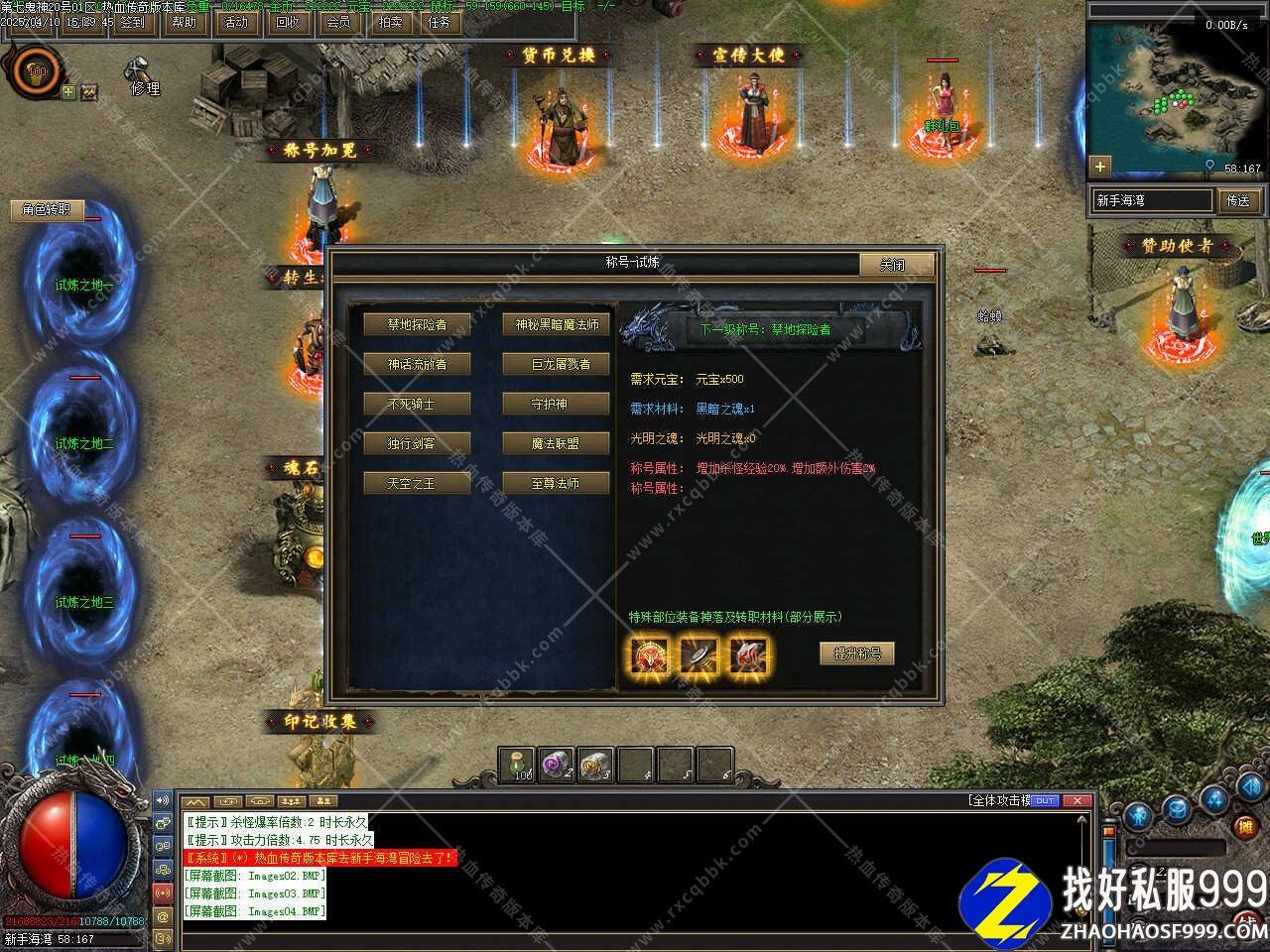Choose the 神秘黑暗魔法师 title
This screenshot has width=1270, height=952.
[x=556, y=324]
